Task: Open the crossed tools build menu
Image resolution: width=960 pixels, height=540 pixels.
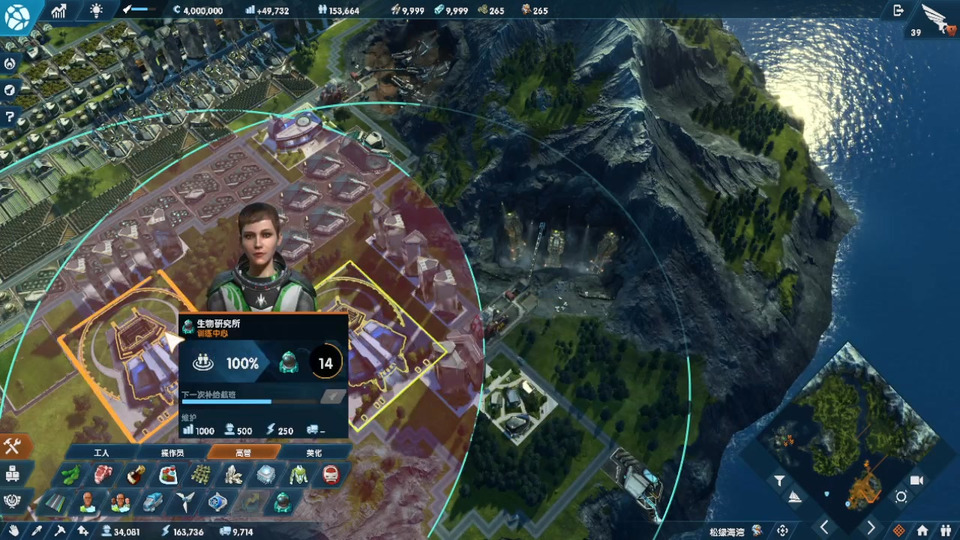Action: point(13,446)
